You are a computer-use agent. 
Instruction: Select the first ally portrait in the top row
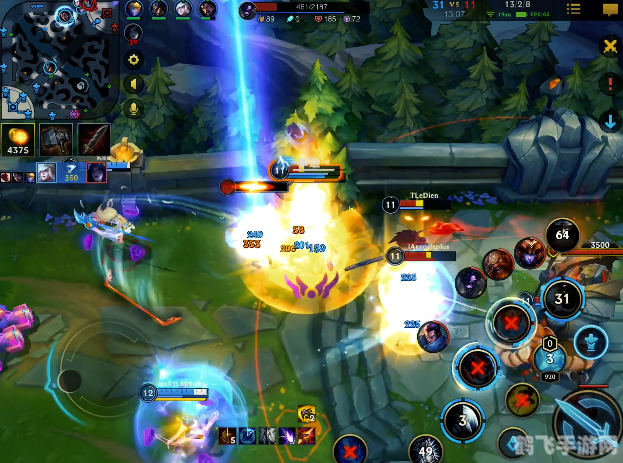pyautogui.click(x=135, y=9)
